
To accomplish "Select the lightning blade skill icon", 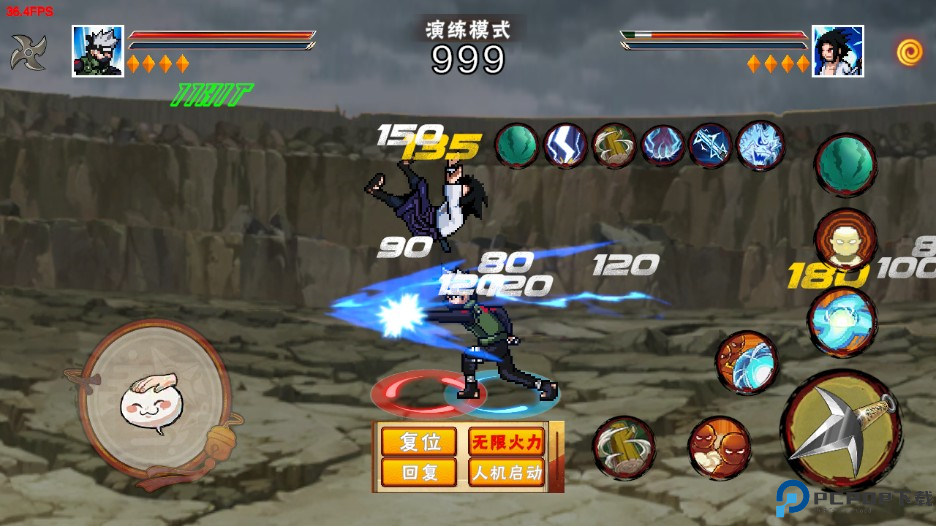I will [x=711, y=145].
